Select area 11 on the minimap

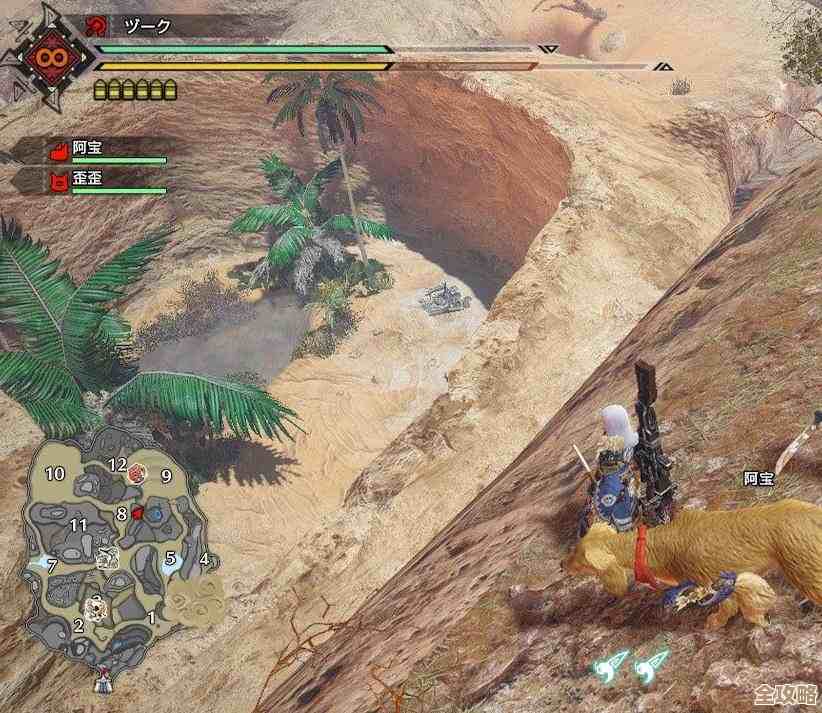click(79, 524)
